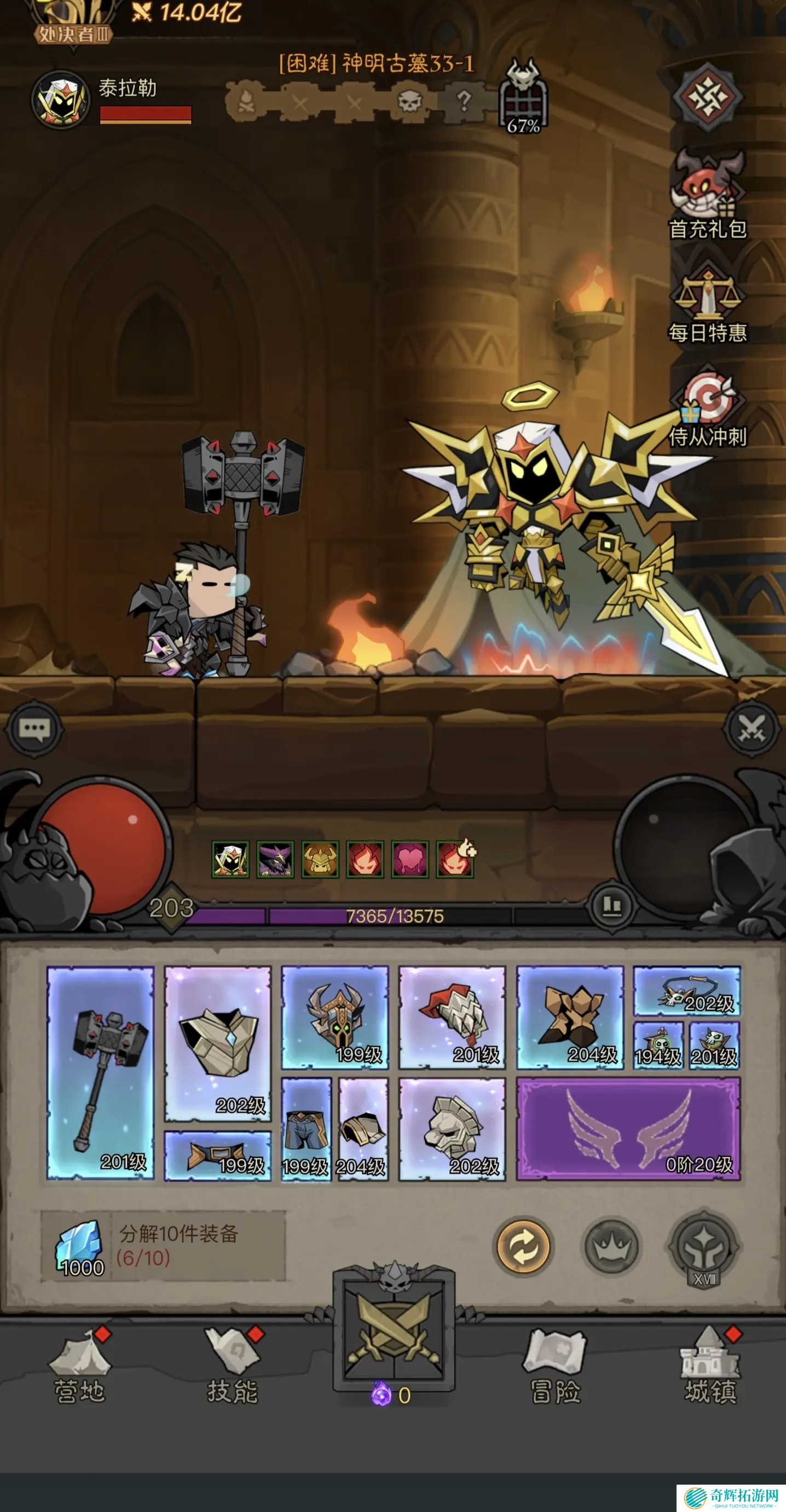Select the level 199 horned helmet slot
Screen dimensions: 786x1512
tap(335, 1017)
